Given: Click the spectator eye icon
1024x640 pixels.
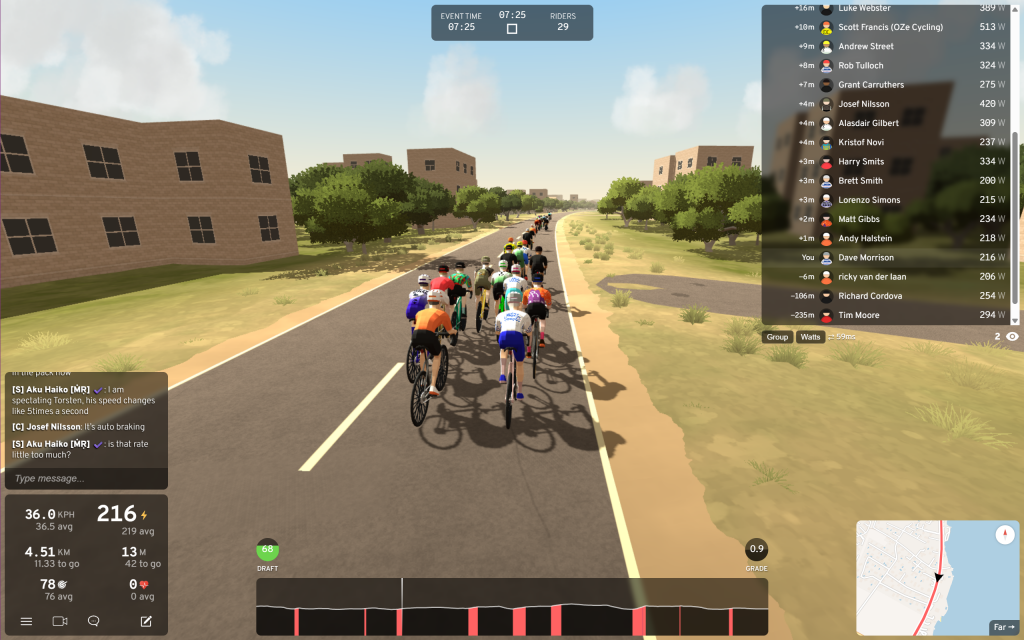Looking at the screenshot, I should (1012, 337).
